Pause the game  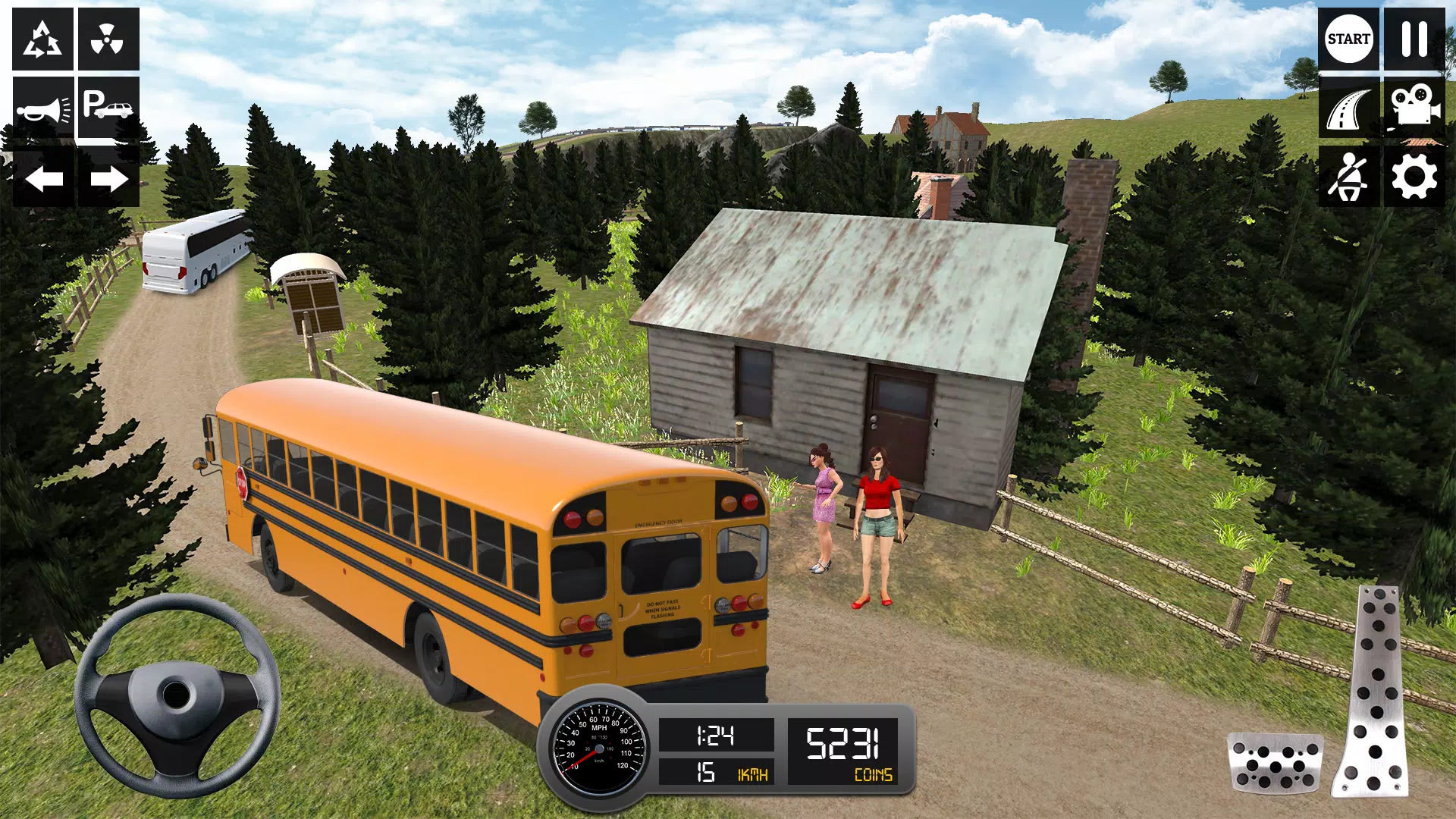tap(1414, 39)
